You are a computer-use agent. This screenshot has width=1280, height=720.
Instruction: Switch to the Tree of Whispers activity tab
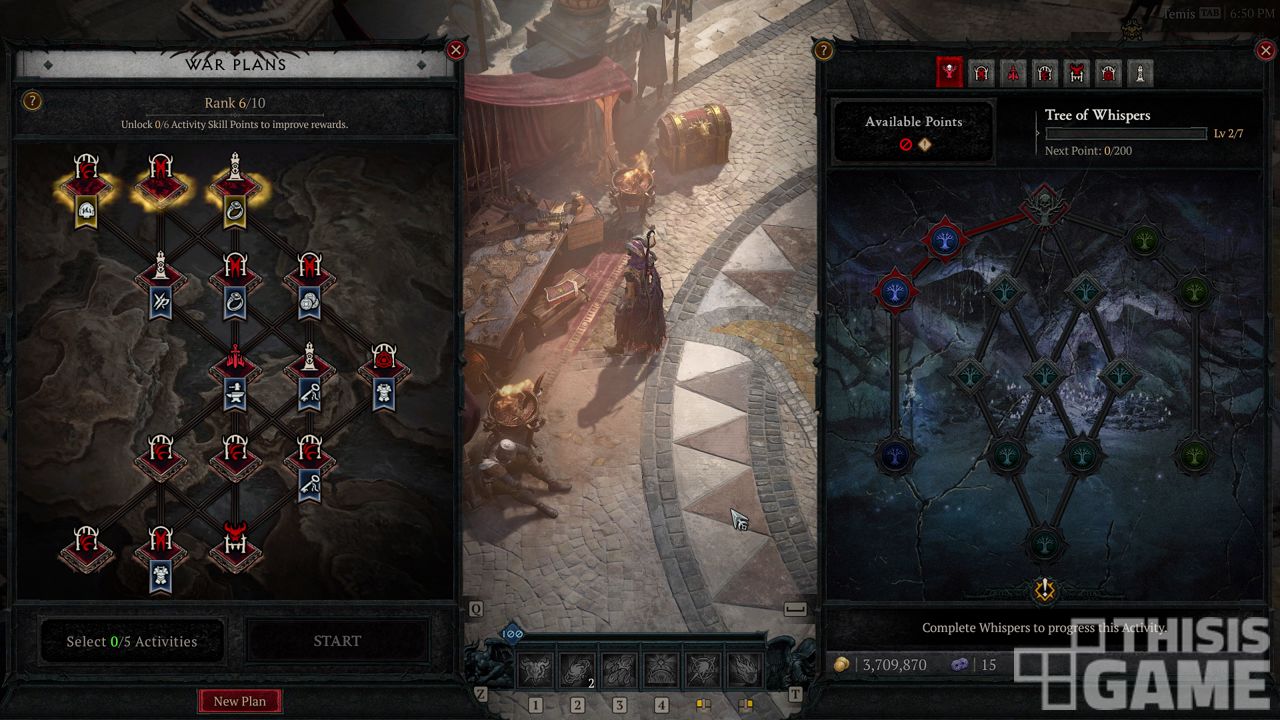pyautogui.click(x=949, y=72)
